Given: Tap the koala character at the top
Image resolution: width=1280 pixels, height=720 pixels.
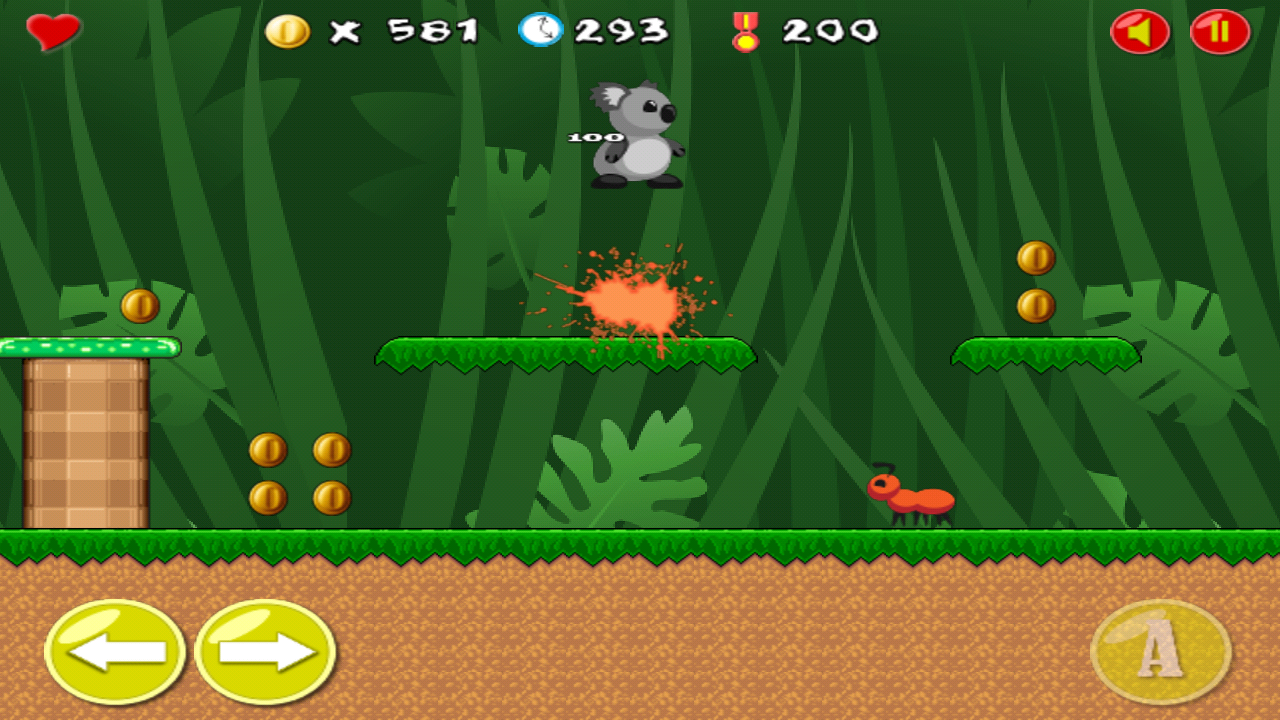Looking at the screenshot, I should (636, 140).
